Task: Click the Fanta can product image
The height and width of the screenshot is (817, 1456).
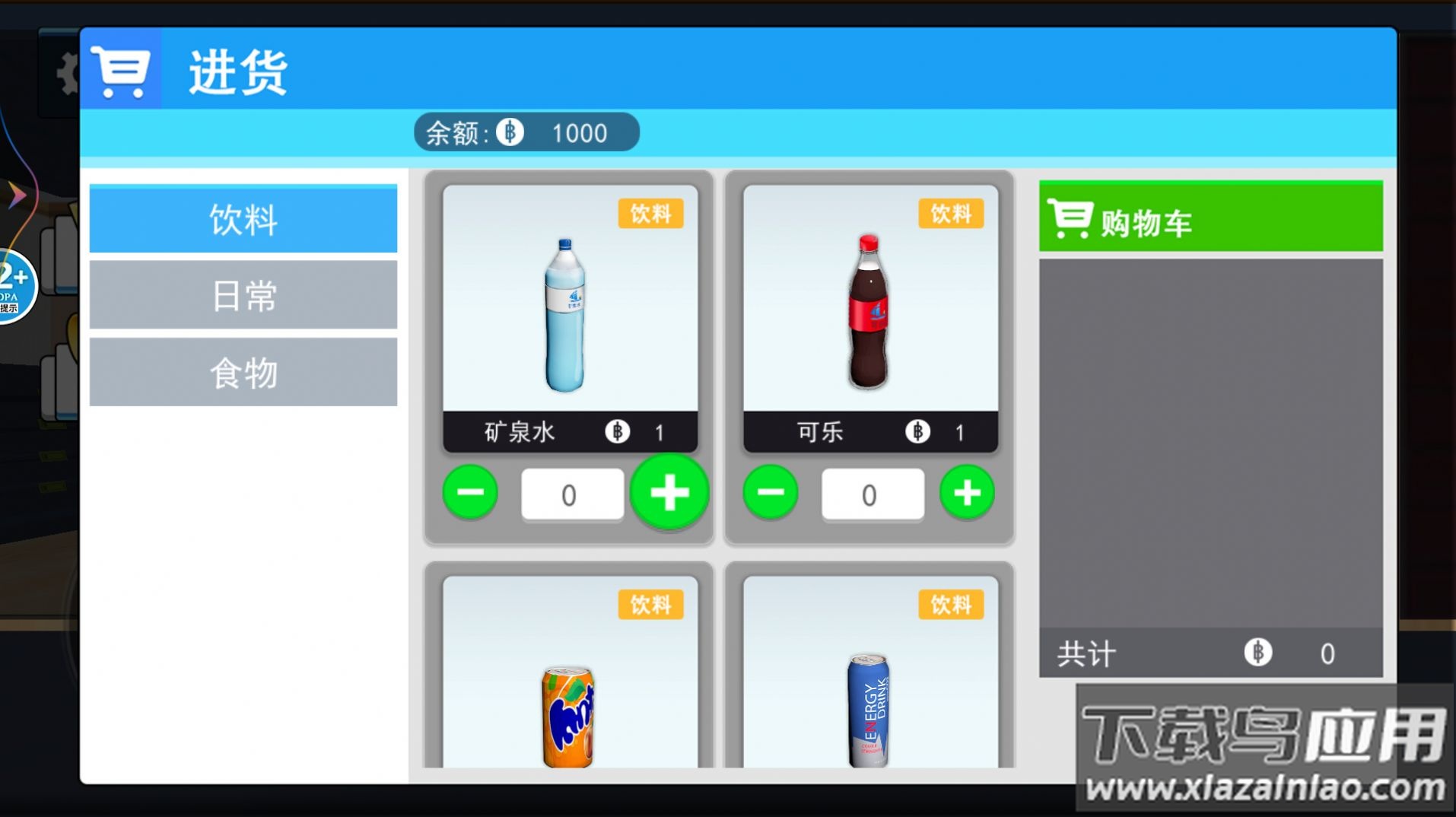Action: [x=567, y=715]
